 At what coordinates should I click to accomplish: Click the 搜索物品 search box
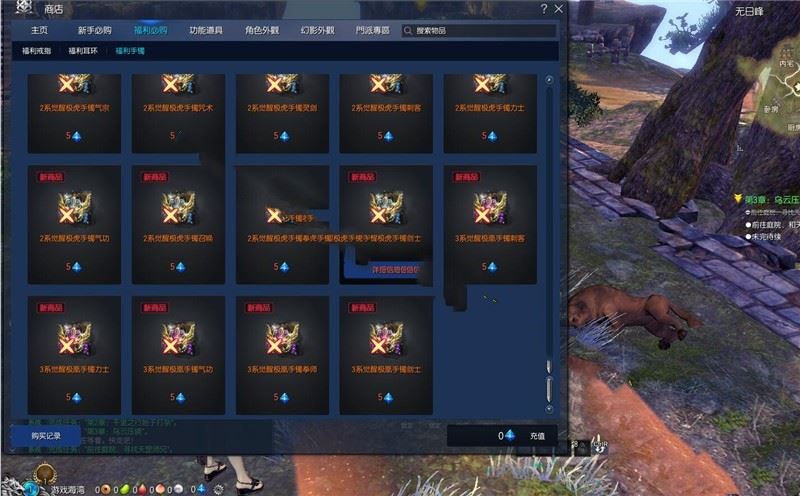tap(480, 31)
